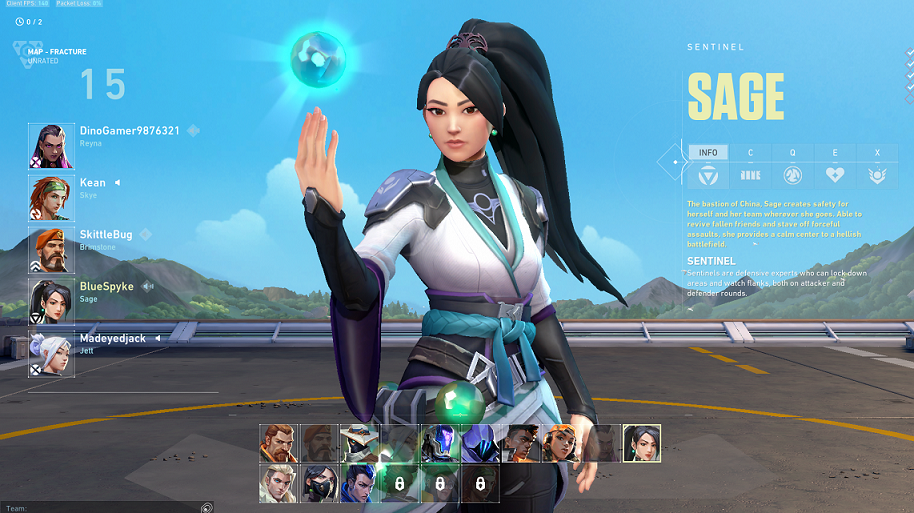Show Sage's C ability wall tab
The image size is (914, 513).
click(750, 168)
